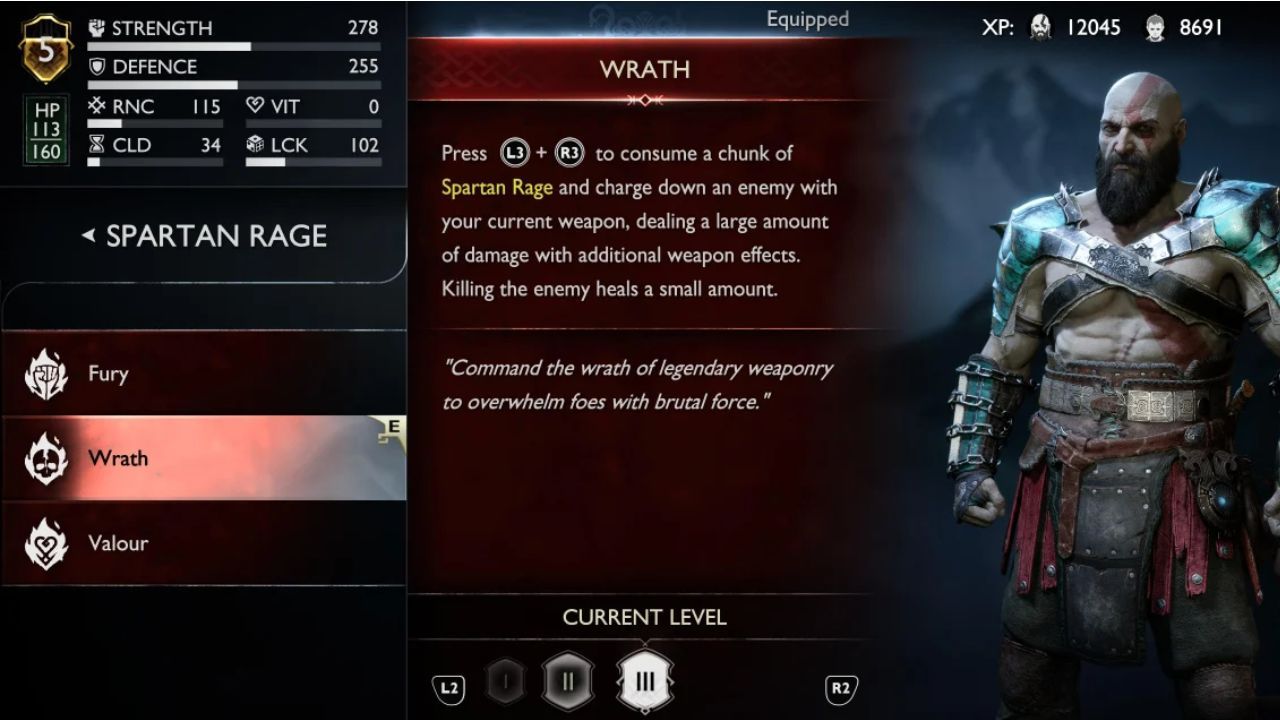
Task: Click level I pip indicator
Action: (x=506, y=678)
